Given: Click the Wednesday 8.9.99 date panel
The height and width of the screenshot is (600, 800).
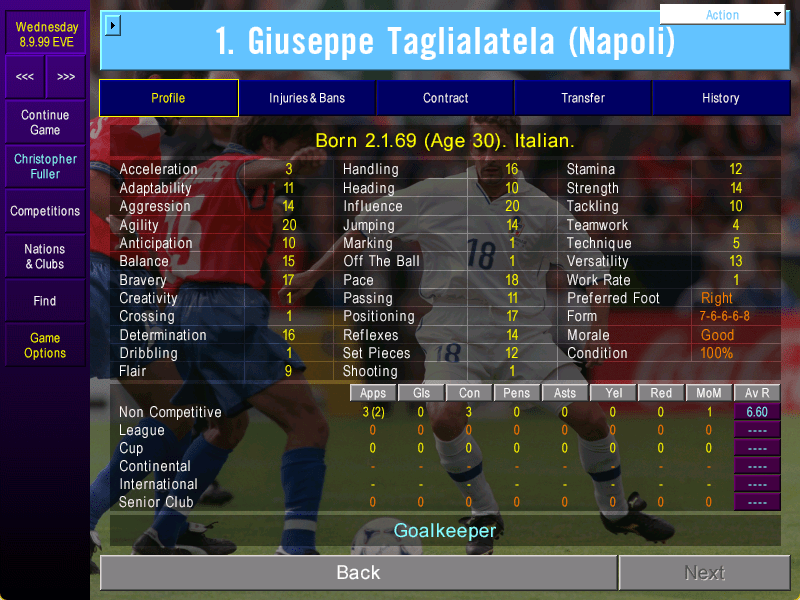Looking at the screenshot, I should click(45, 34).
